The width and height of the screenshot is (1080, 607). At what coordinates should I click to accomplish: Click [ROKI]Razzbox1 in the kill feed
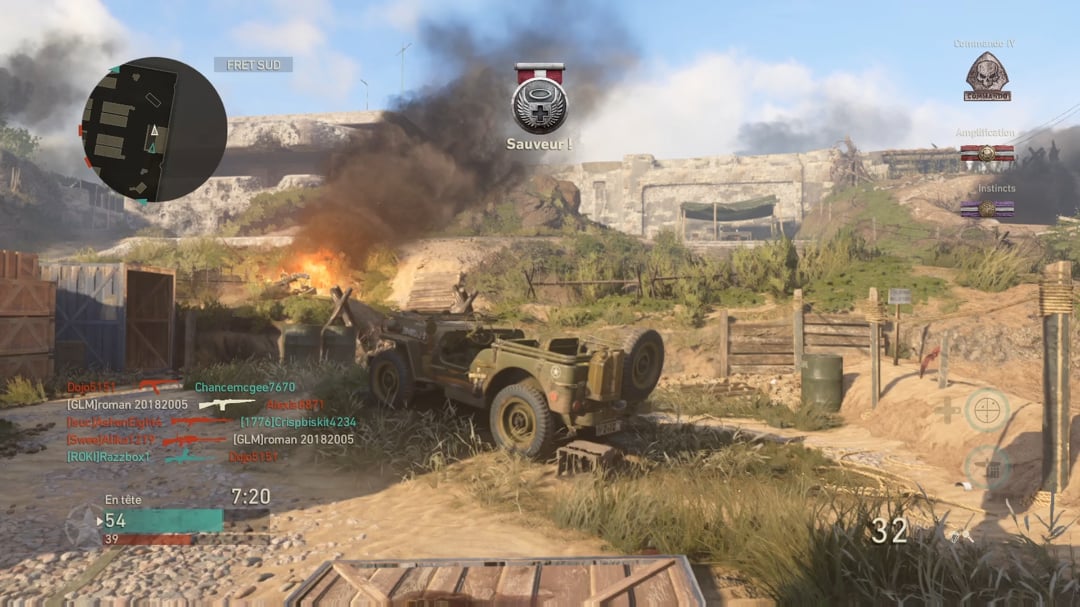(108, 456)
